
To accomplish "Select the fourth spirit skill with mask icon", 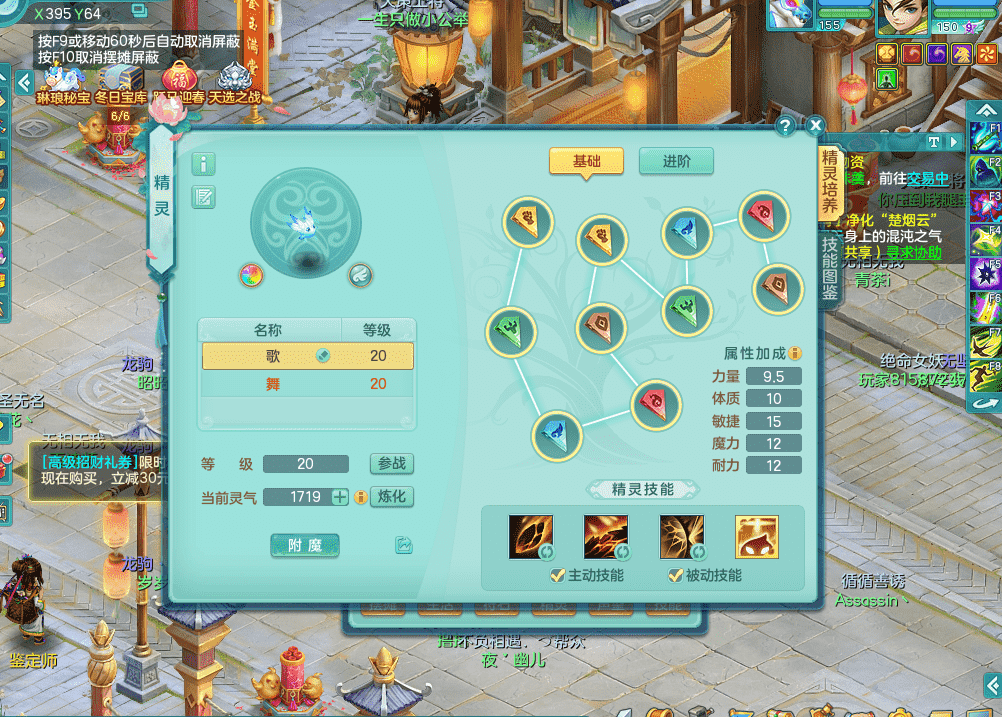I will click(756, 537).
